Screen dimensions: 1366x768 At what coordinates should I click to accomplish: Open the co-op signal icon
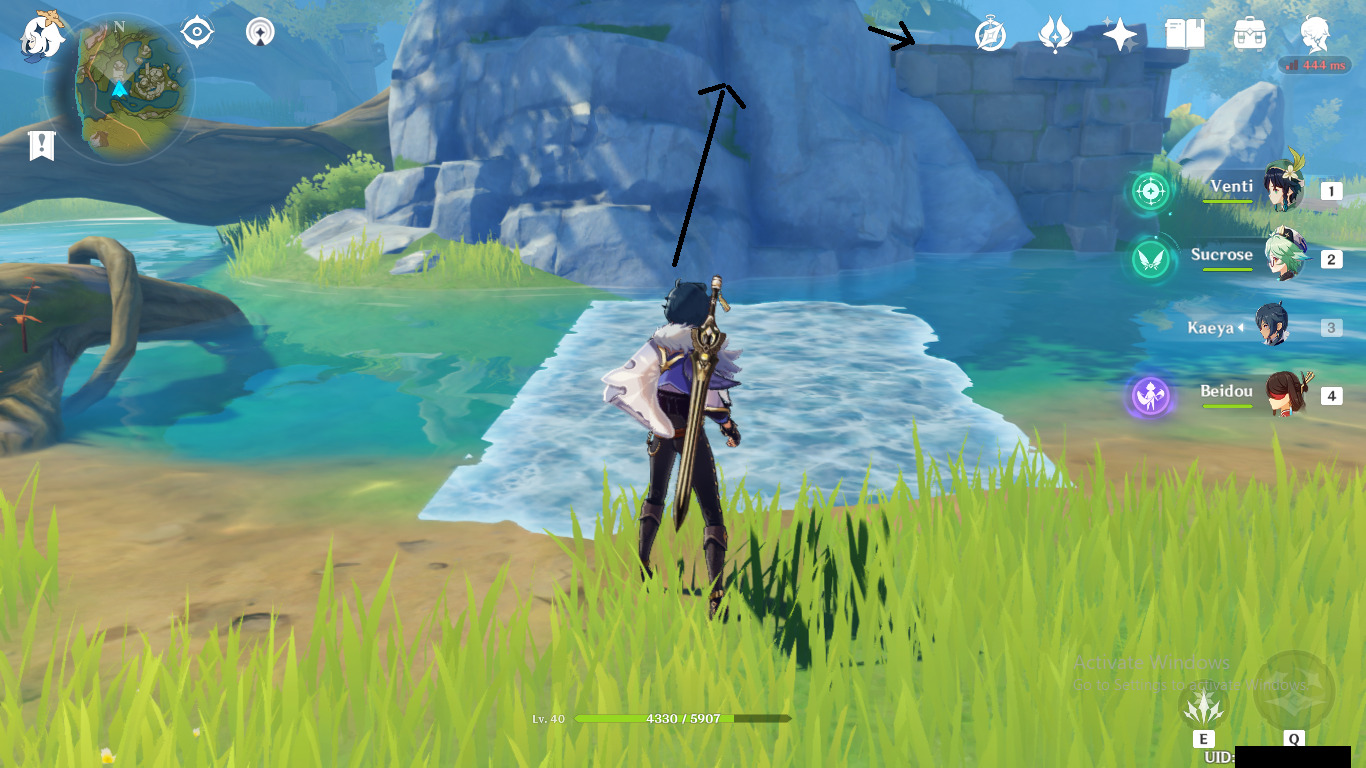tap(260, 33)
